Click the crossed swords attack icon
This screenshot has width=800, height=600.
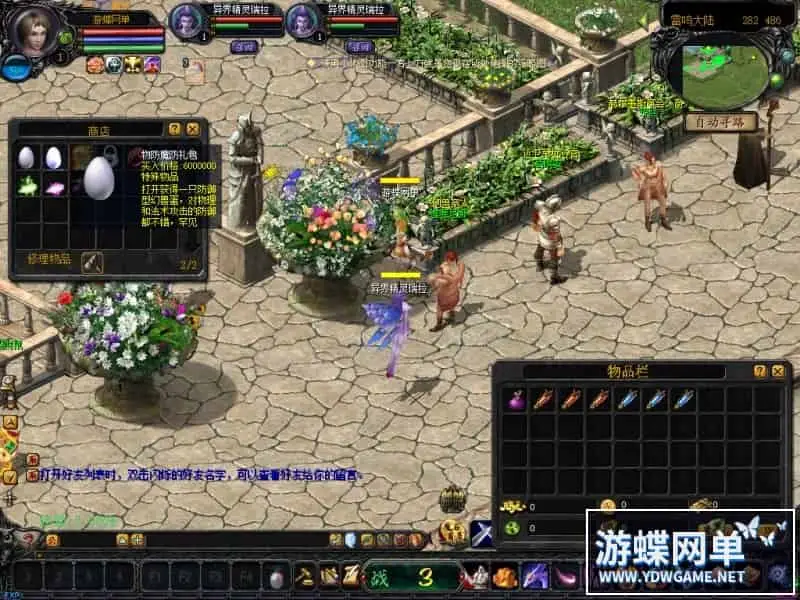(482, 534)
